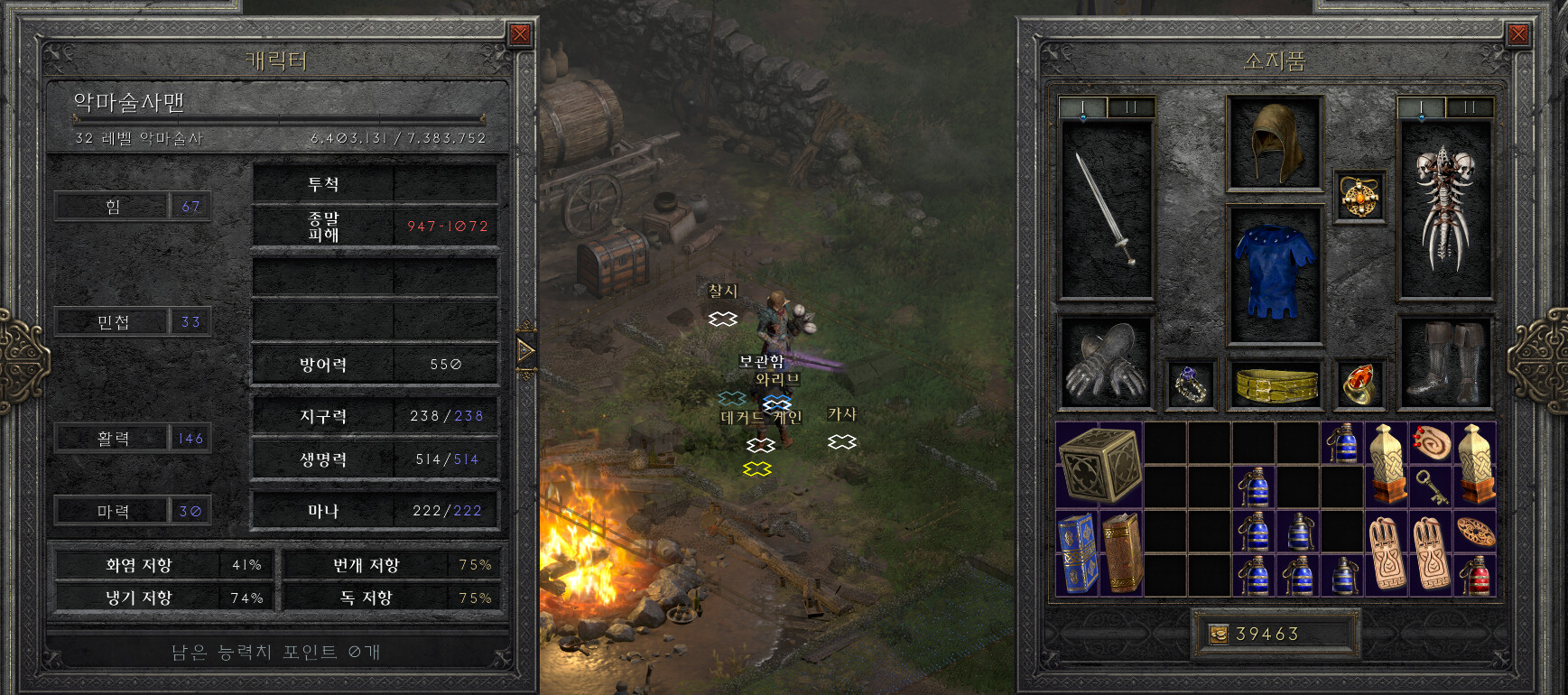Pick the orange gem ring

[1359, 385]
